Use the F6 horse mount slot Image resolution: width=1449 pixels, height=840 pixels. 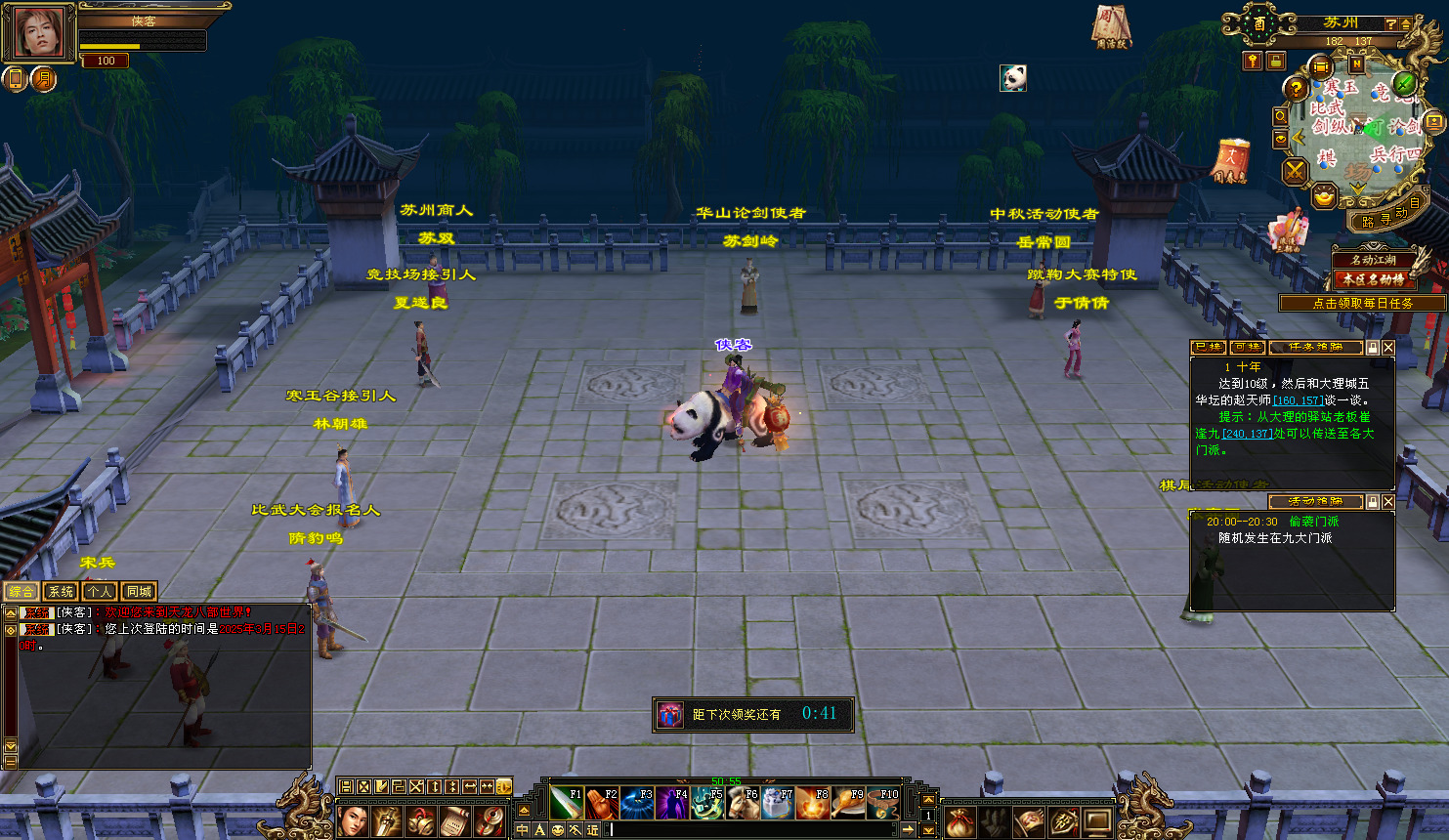(743, 803)
